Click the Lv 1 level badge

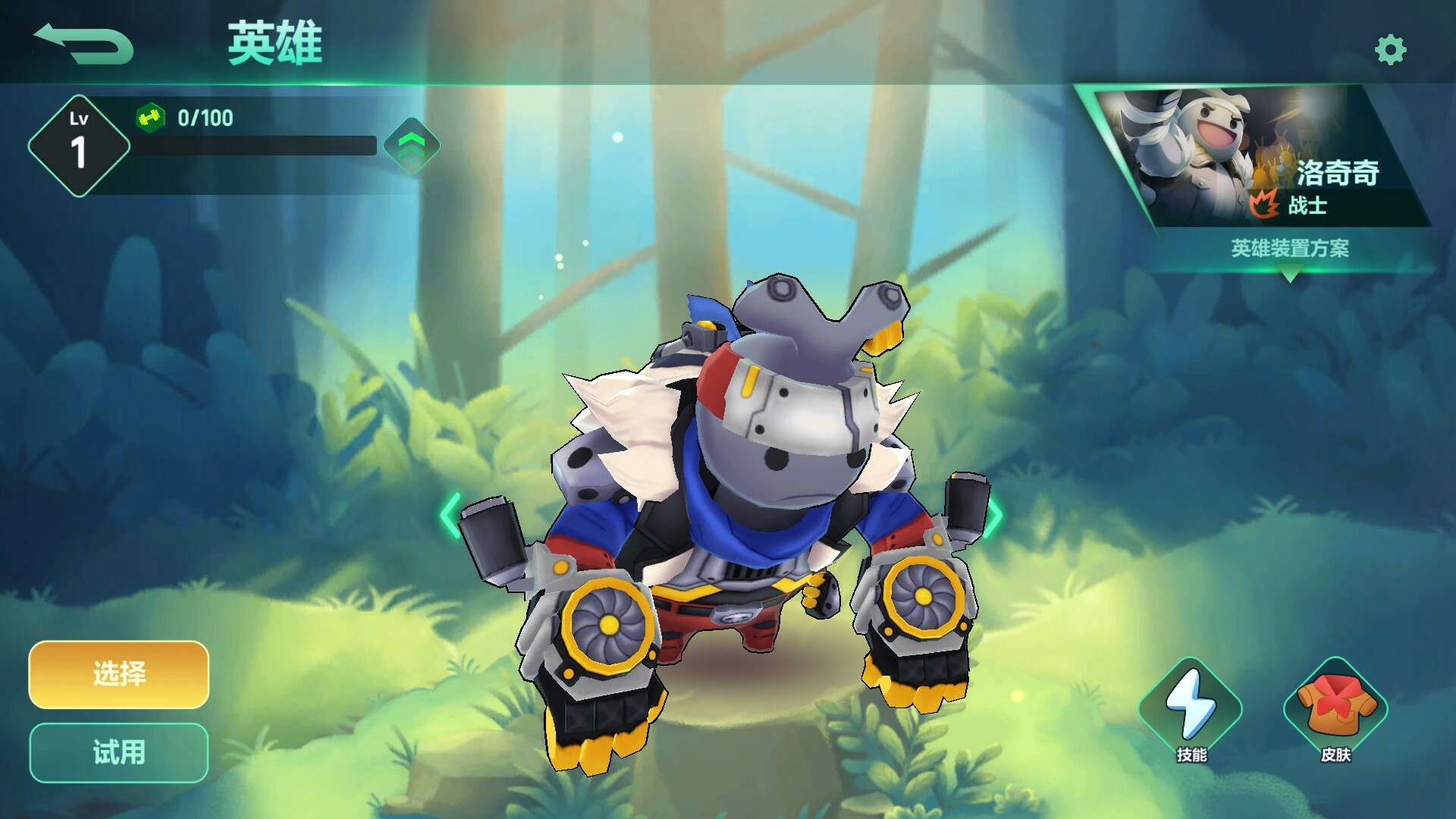click(78, 144)
